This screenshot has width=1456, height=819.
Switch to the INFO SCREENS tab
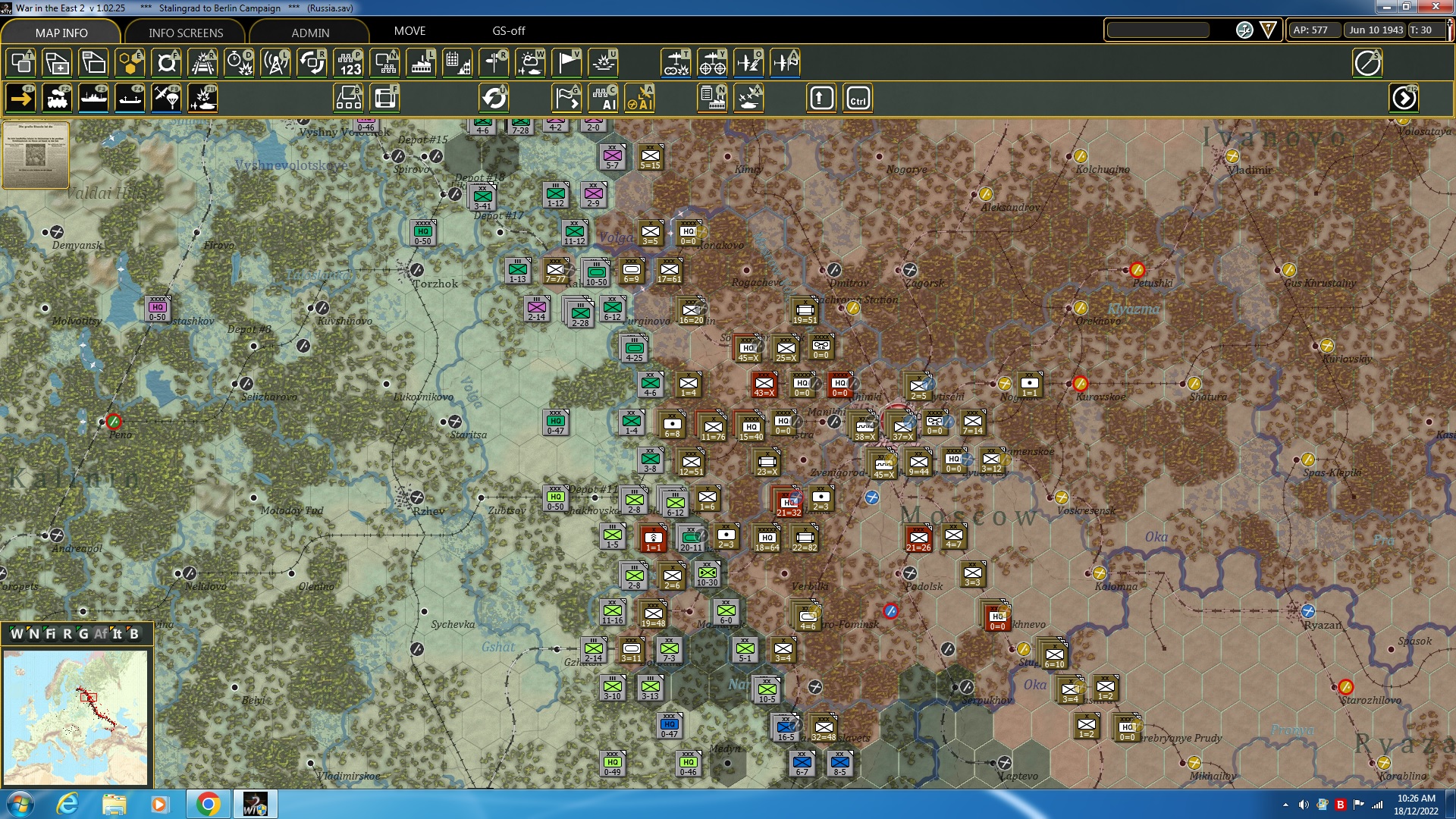point(185,33)
